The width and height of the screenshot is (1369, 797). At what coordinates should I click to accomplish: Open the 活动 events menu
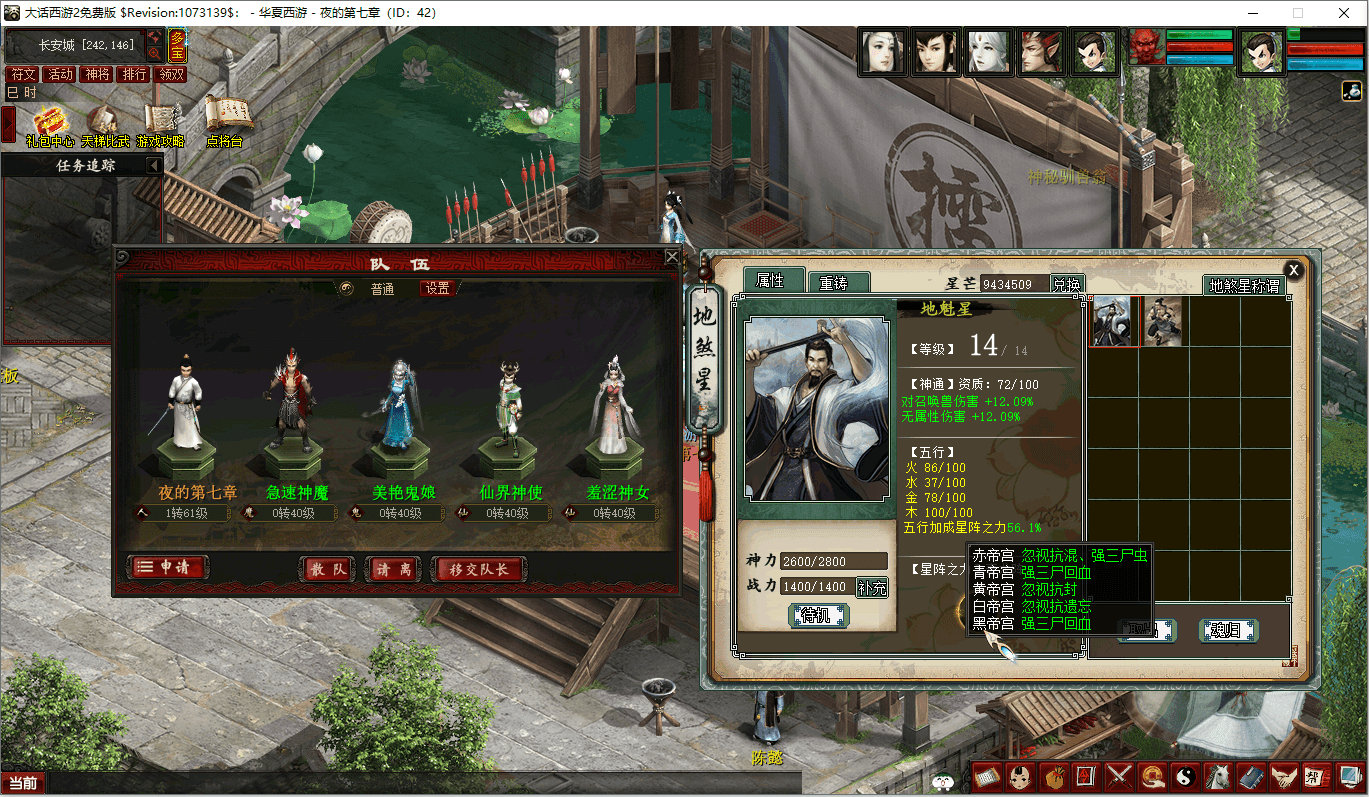click(x=60, y=74)
